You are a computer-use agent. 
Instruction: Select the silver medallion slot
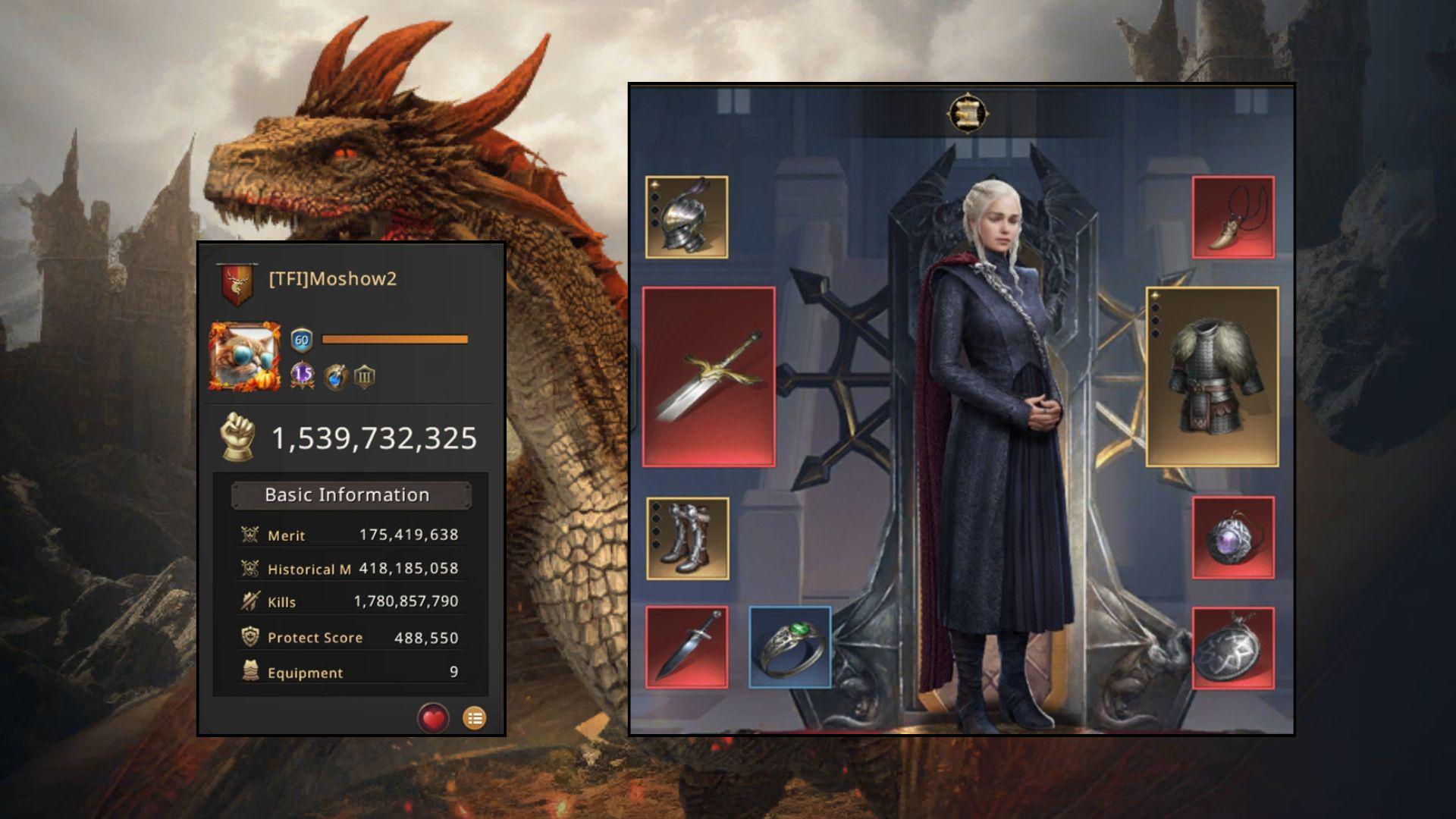click(x=1232, y=648)
